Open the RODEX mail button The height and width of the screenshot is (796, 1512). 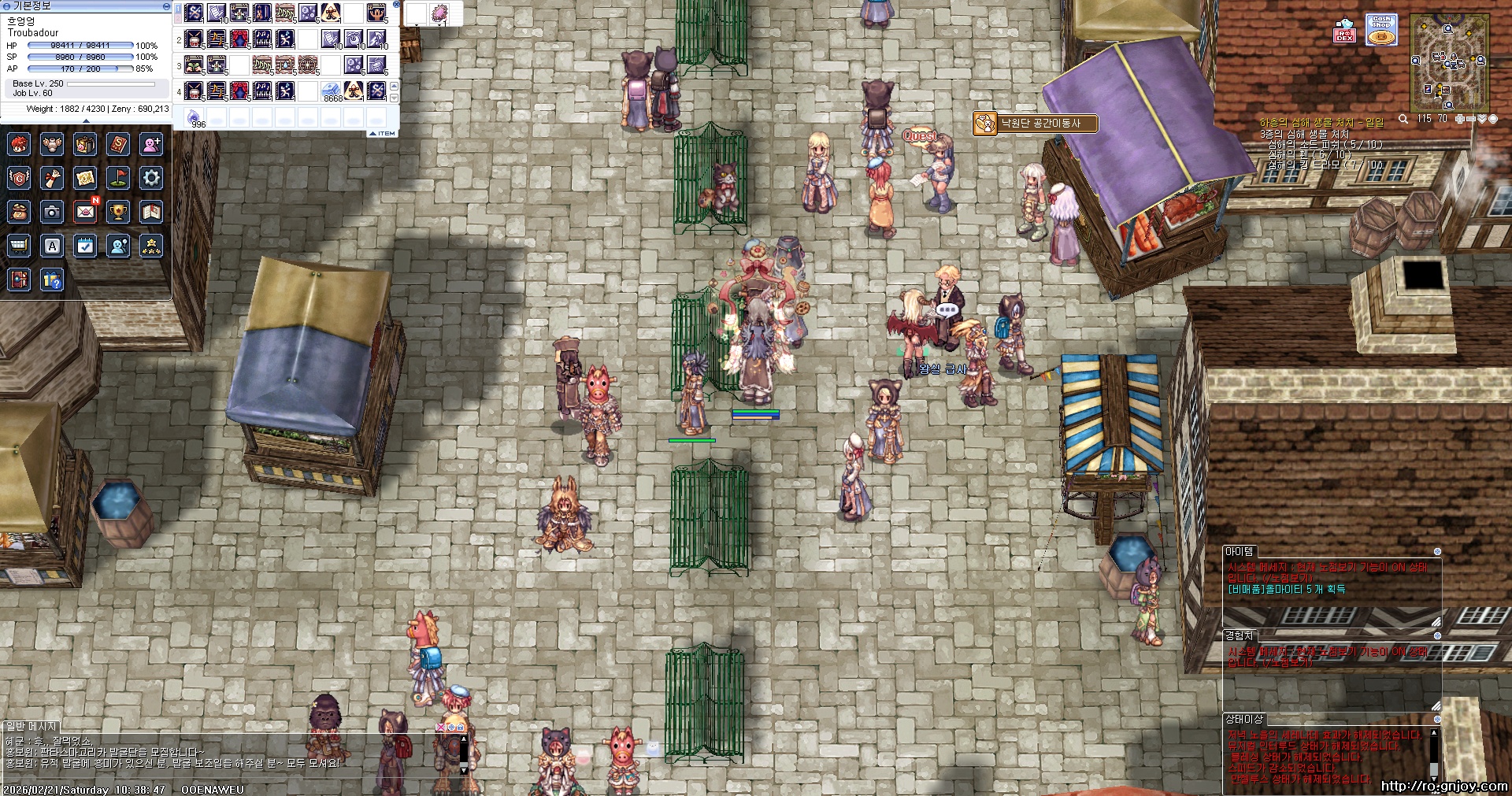point(1344,31)
